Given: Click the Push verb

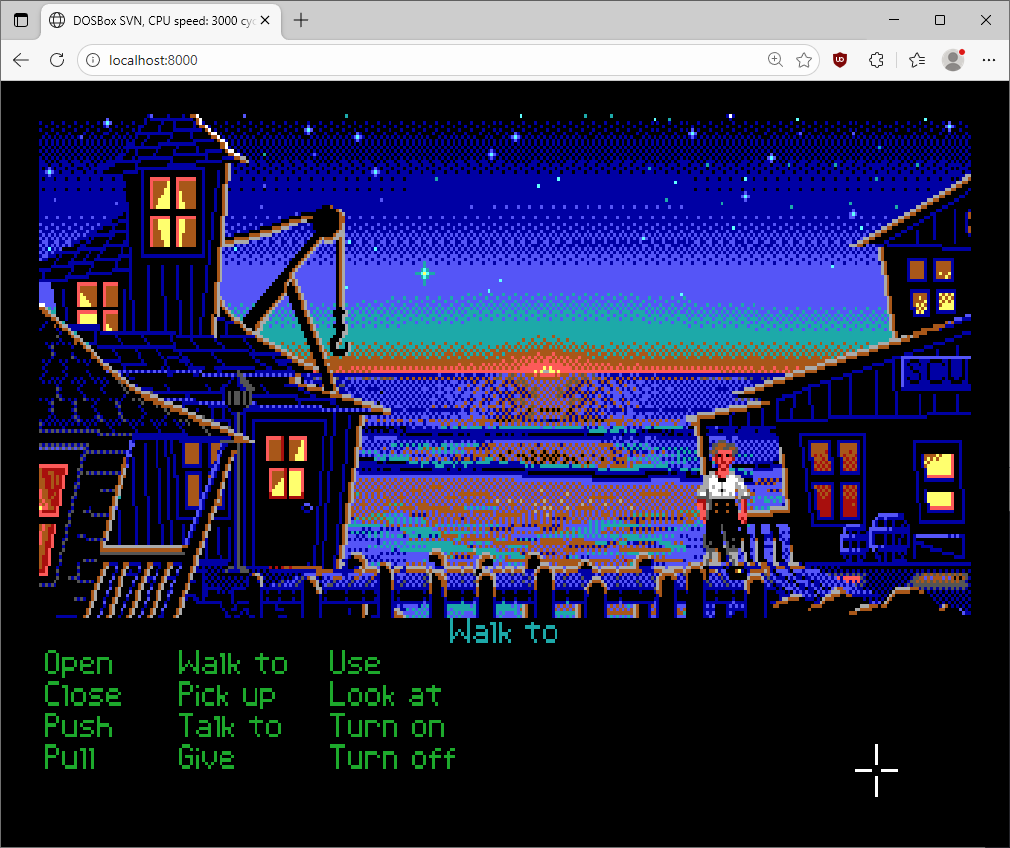Looking at the screenshot, I should (x=79, y=727).
